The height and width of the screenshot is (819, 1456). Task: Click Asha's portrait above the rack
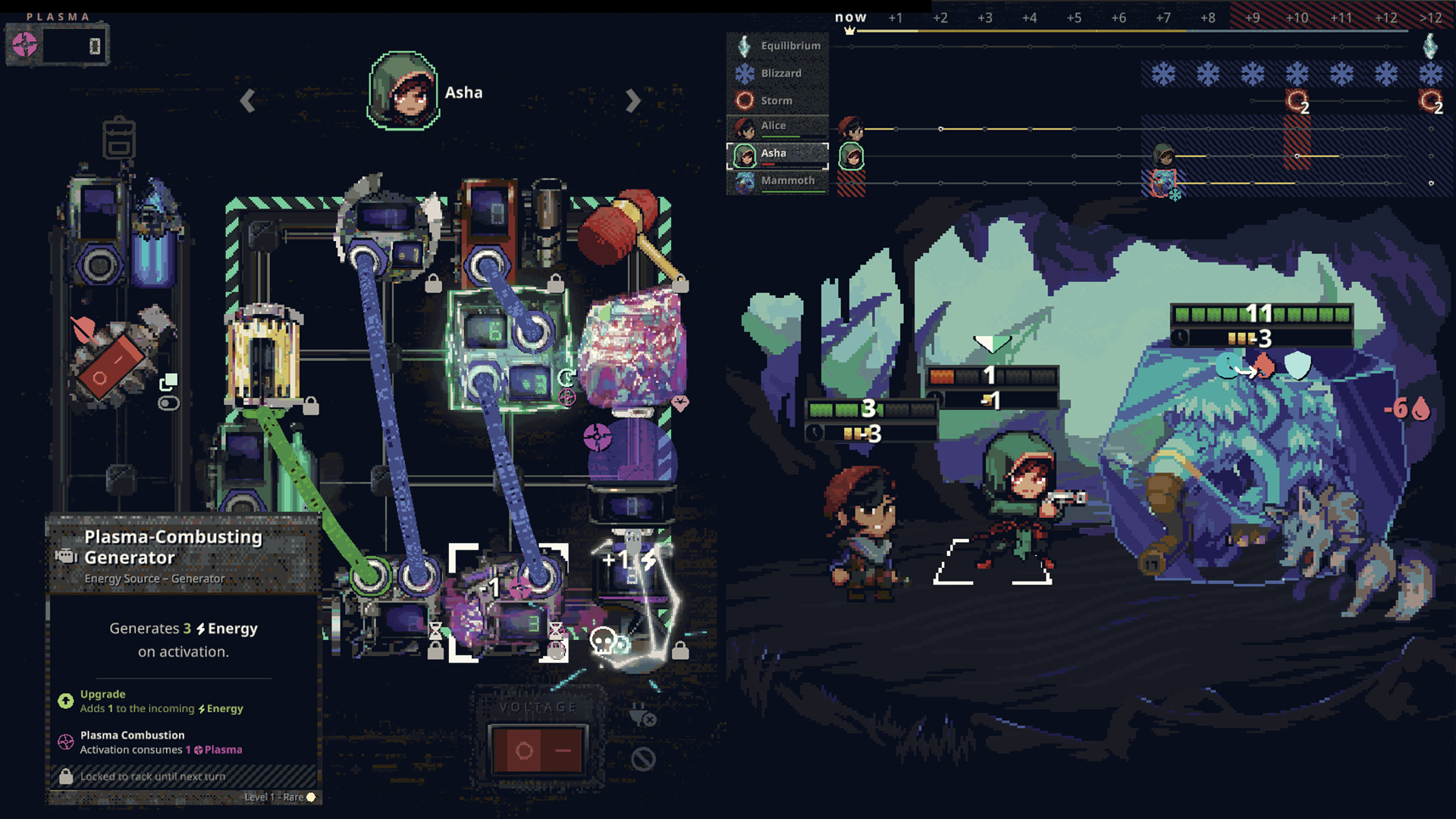coord(403,91)
